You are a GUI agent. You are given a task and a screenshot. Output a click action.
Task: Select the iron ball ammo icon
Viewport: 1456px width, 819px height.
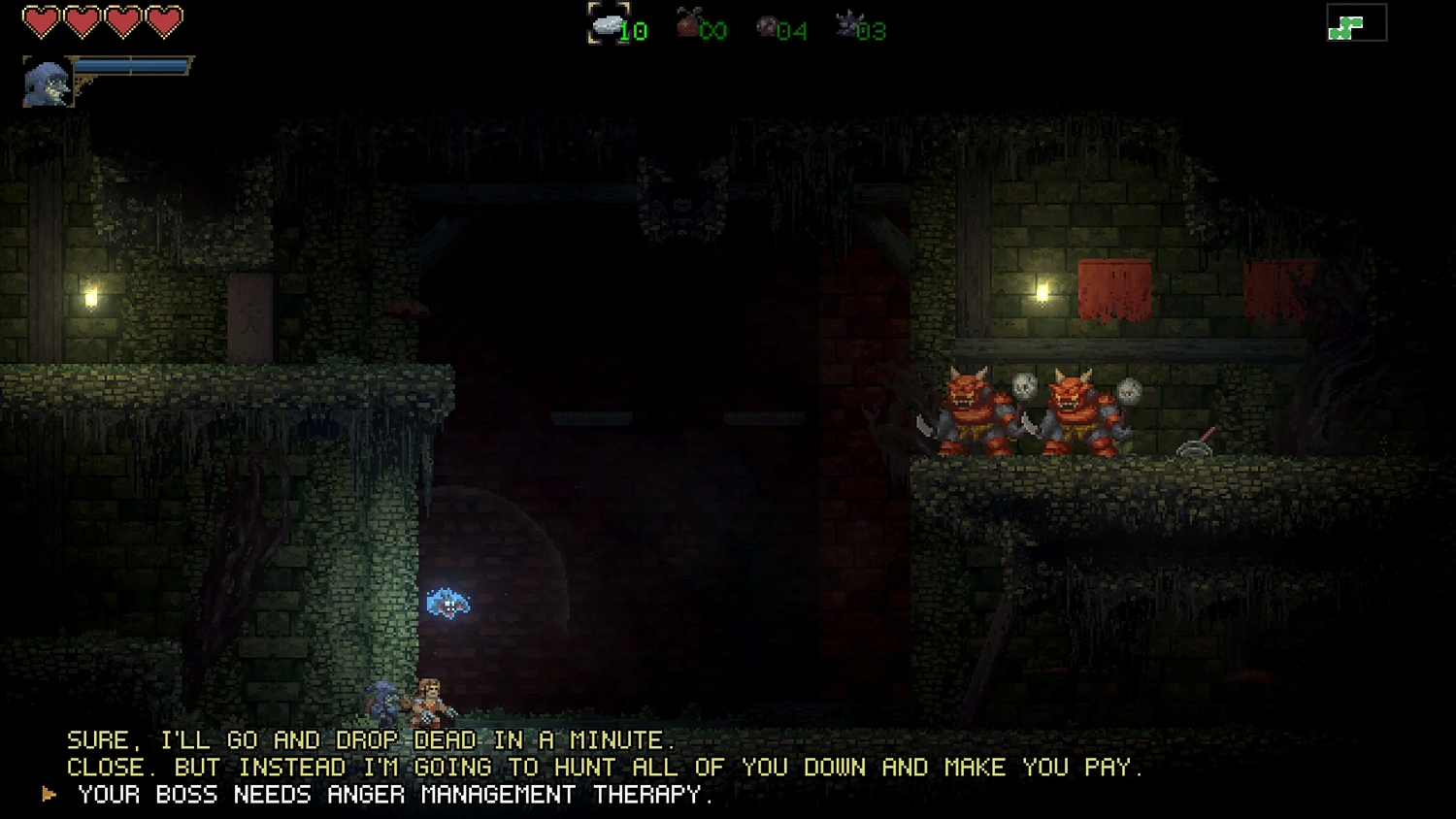click(x=767, y=25)
